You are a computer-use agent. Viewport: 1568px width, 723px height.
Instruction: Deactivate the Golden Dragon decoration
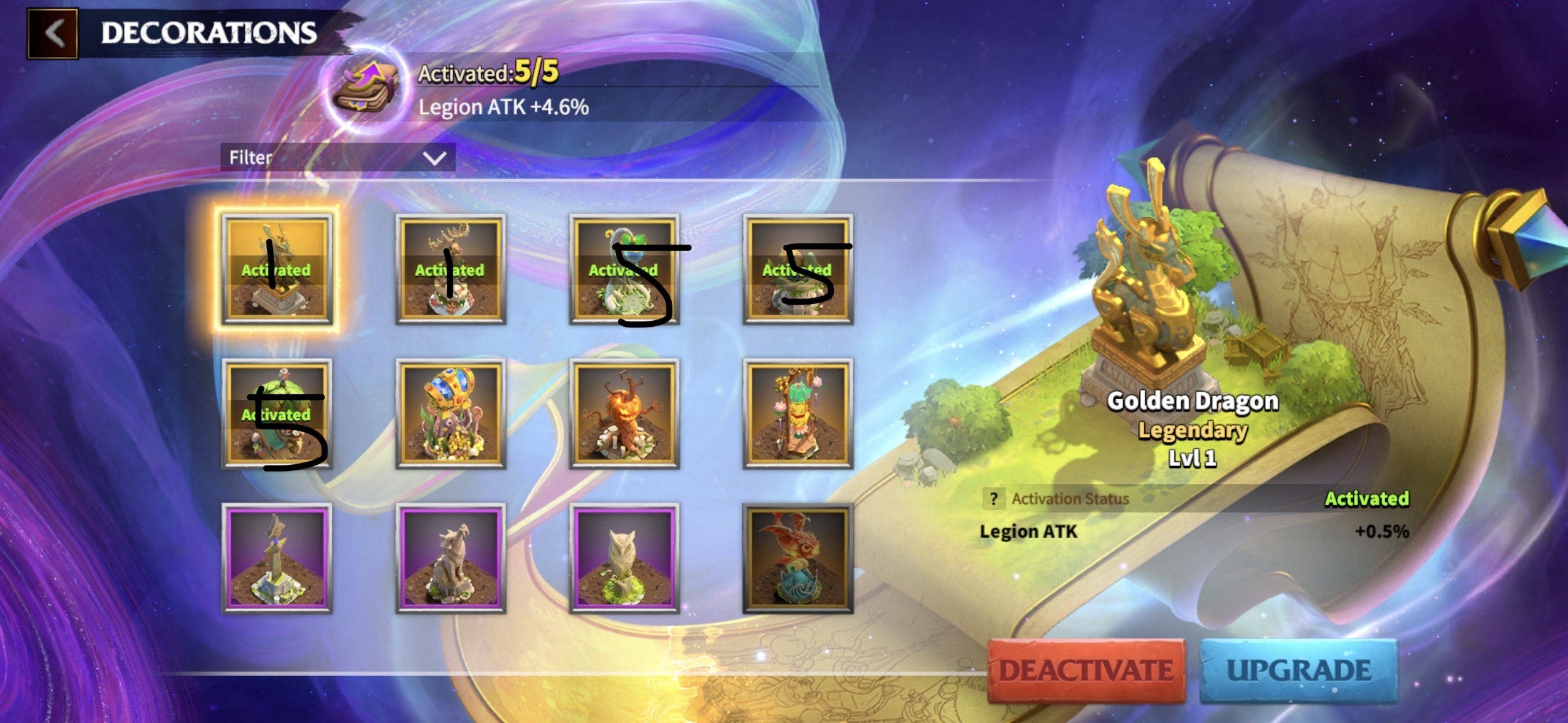tap(1086, 670)
